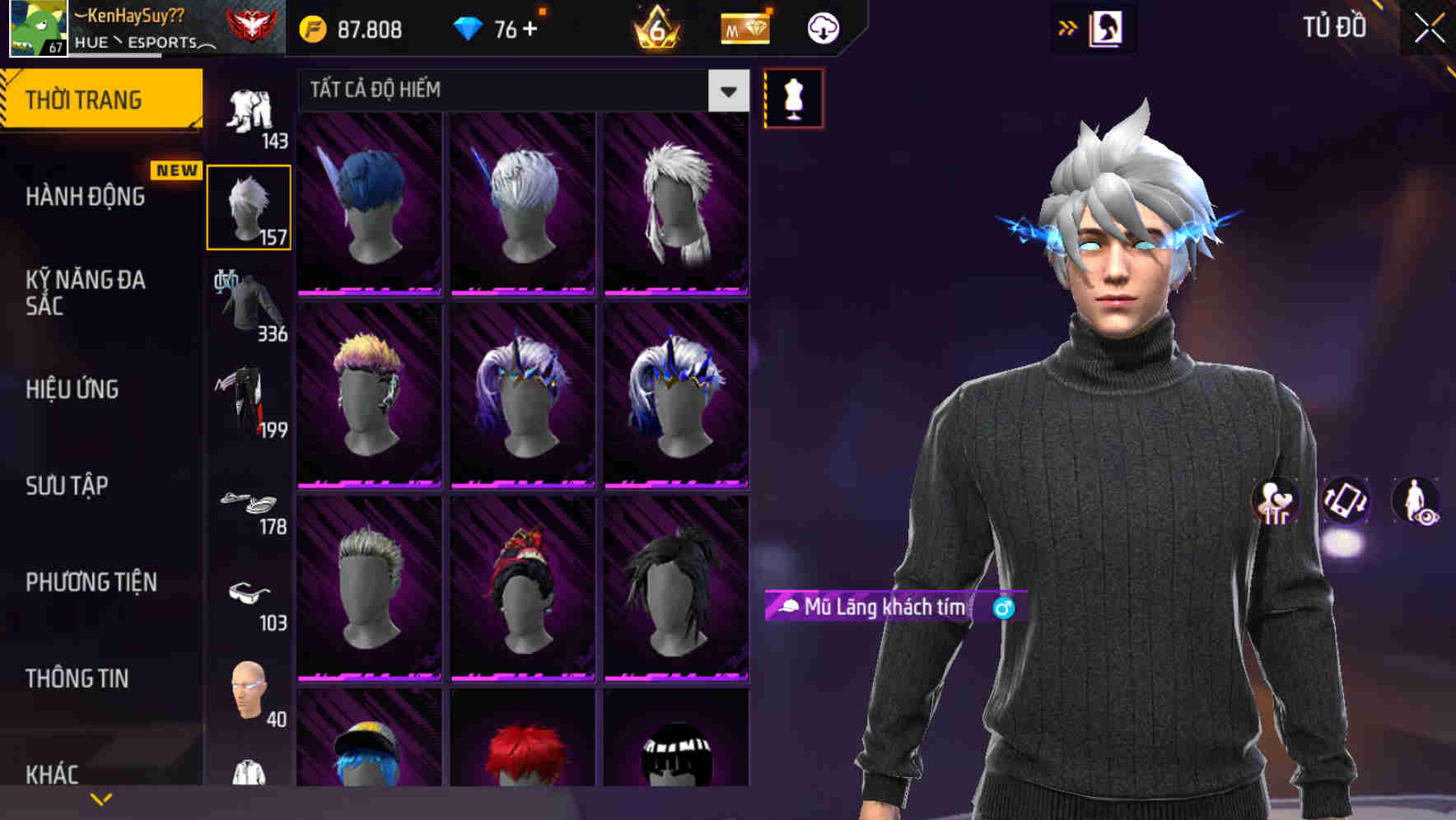Click the face accessory icon showing 40
1456x820 pixels.
tap(248, 692)
